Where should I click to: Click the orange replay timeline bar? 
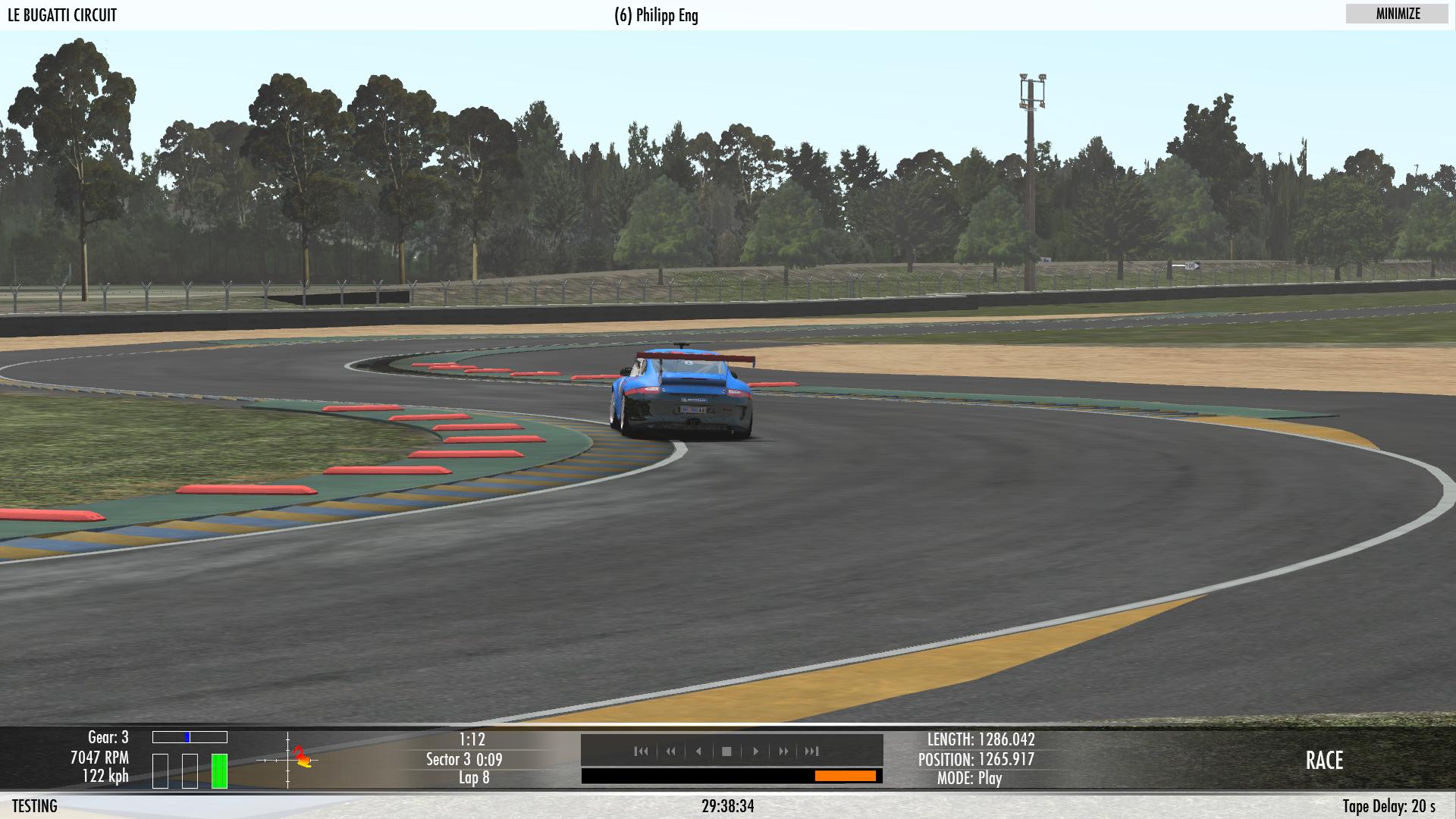coord(845,776)
